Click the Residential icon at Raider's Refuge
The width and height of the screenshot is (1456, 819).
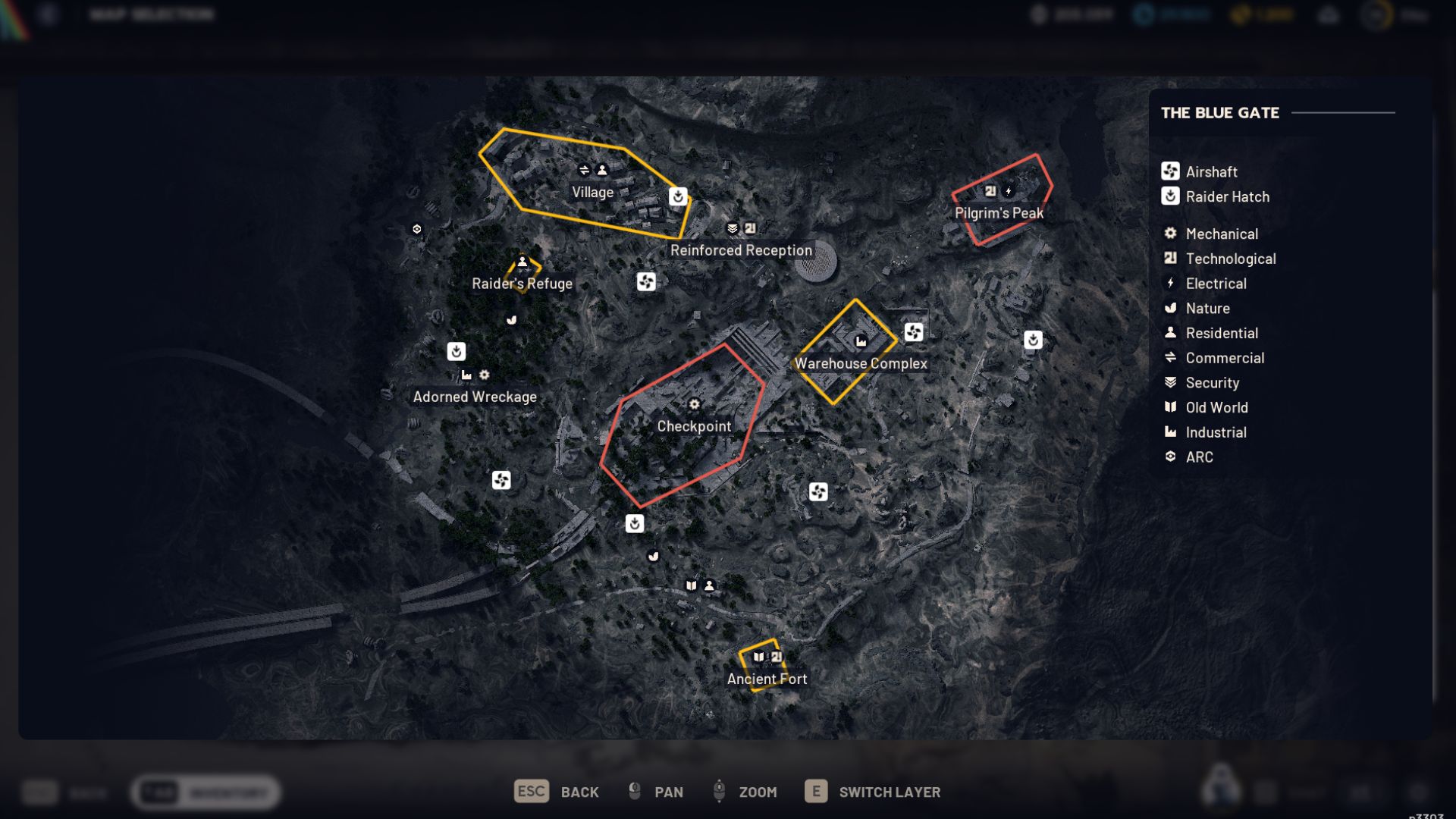click(x=522, y=262)
